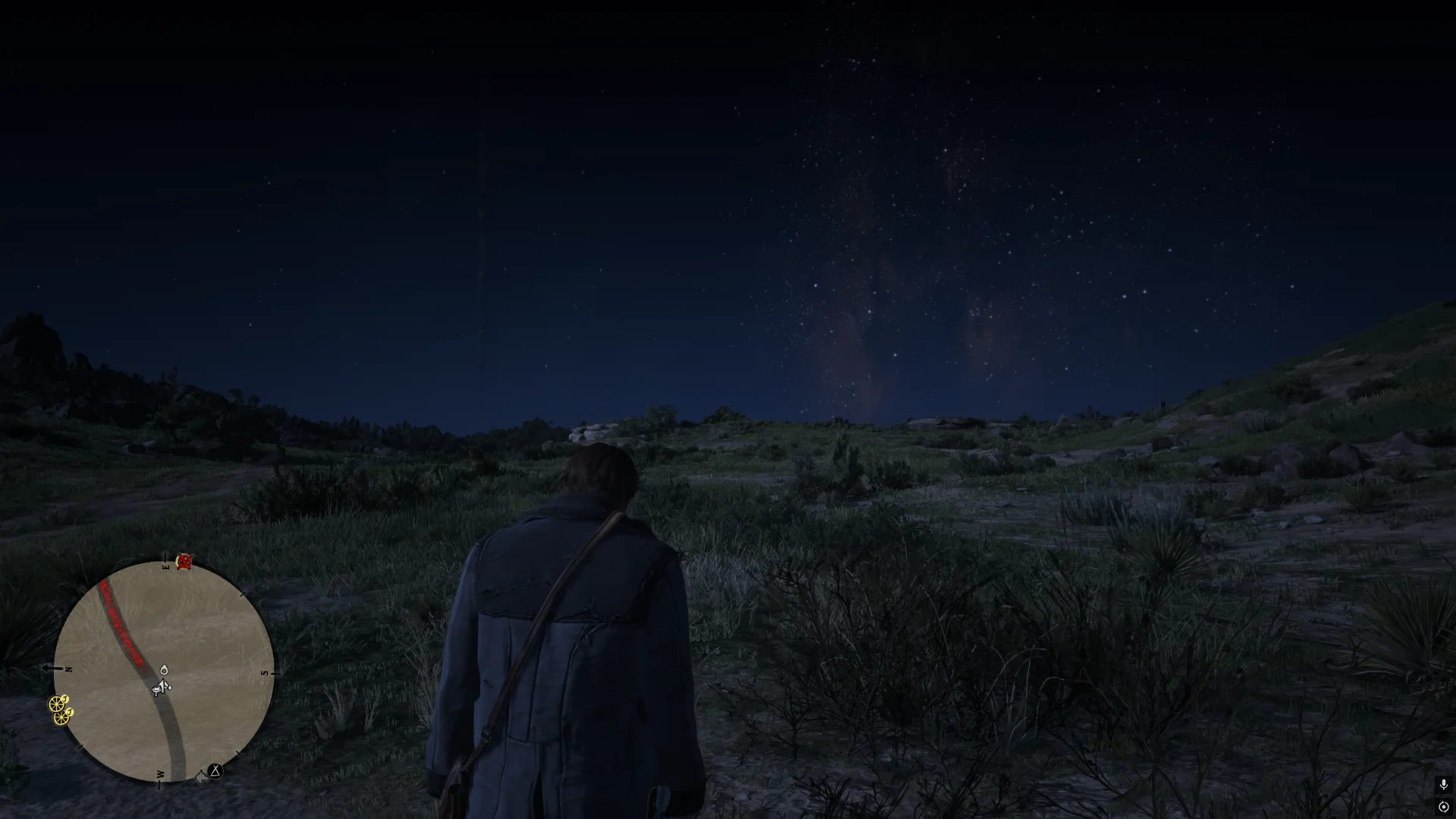Click the grey horse marker beside the minimap
This screenshot has height=819, width=1456.
(201, 777)
